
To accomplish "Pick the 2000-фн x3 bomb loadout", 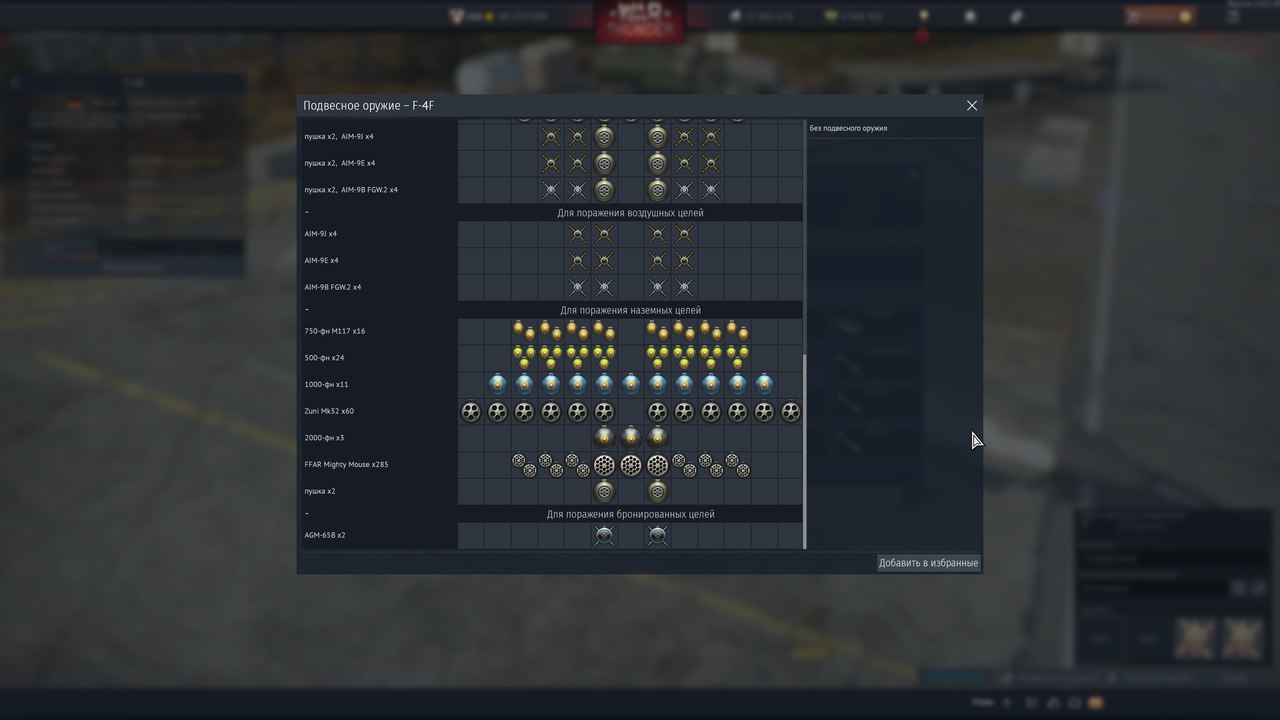I will click(x=325, y=438).
